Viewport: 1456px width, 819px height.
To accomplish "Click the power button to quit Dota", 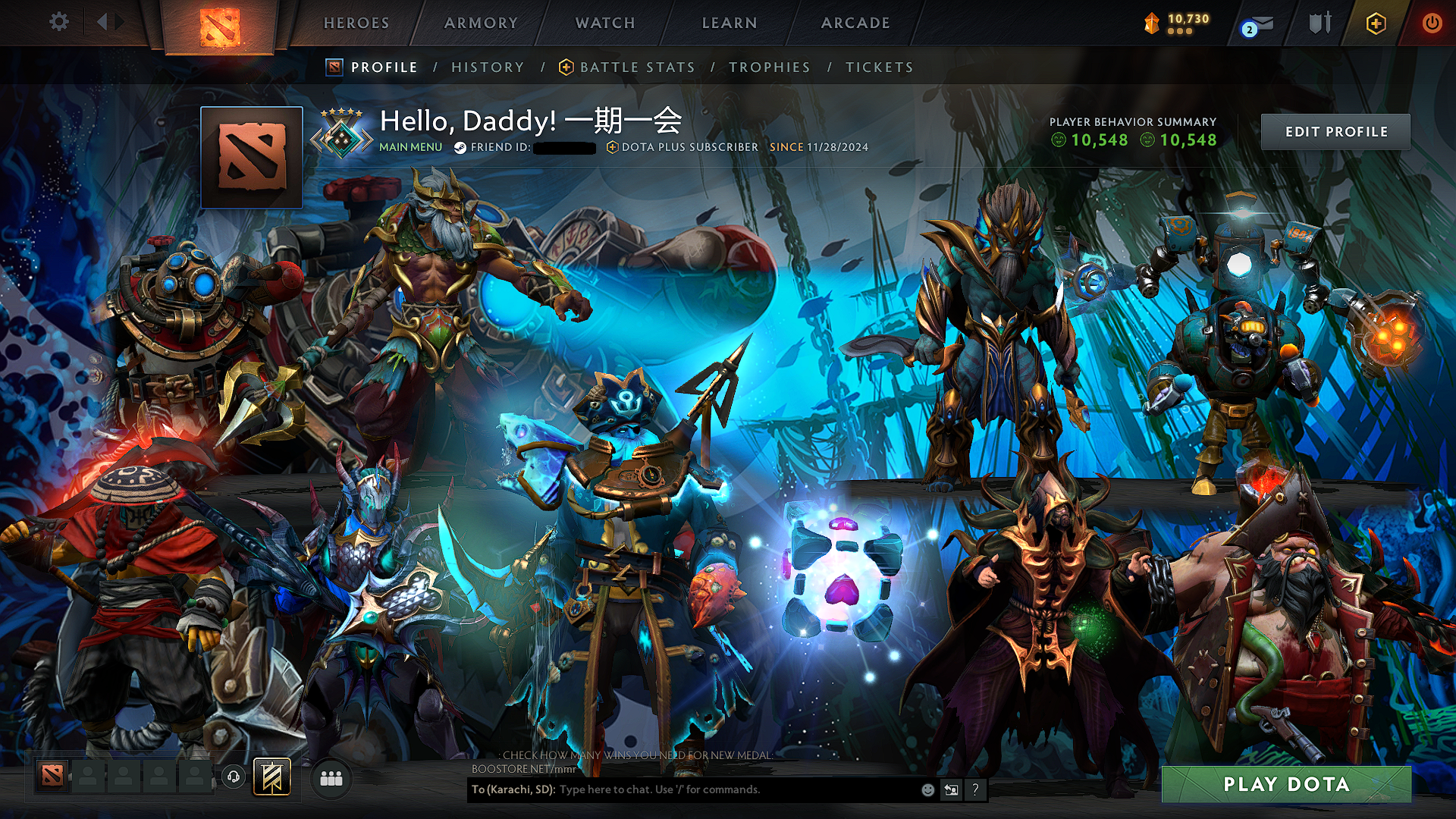I will [x=1432, y=22].
